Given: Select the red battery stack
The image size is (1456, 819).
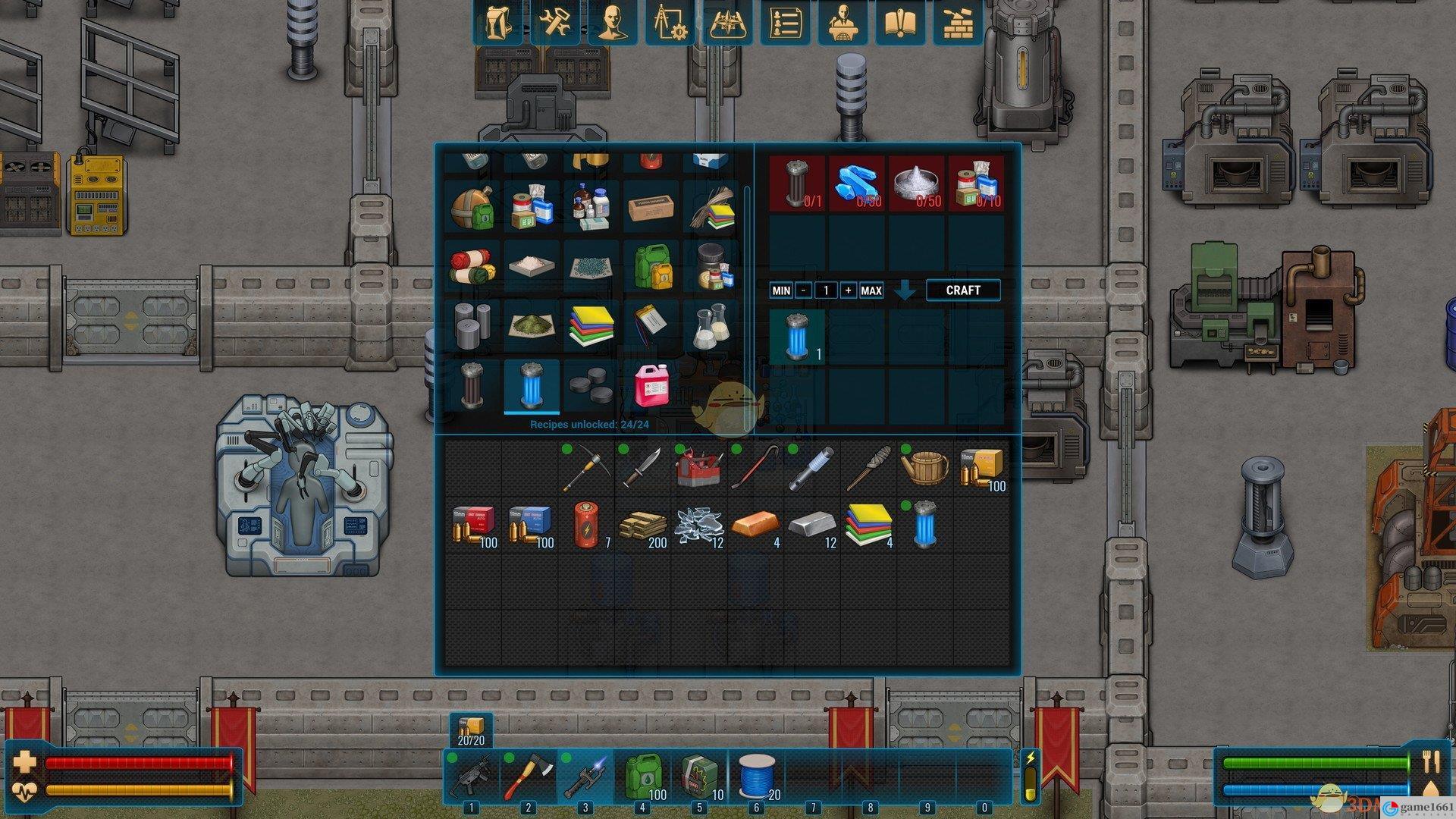Looking at the screenshot, I should point(586,526).
